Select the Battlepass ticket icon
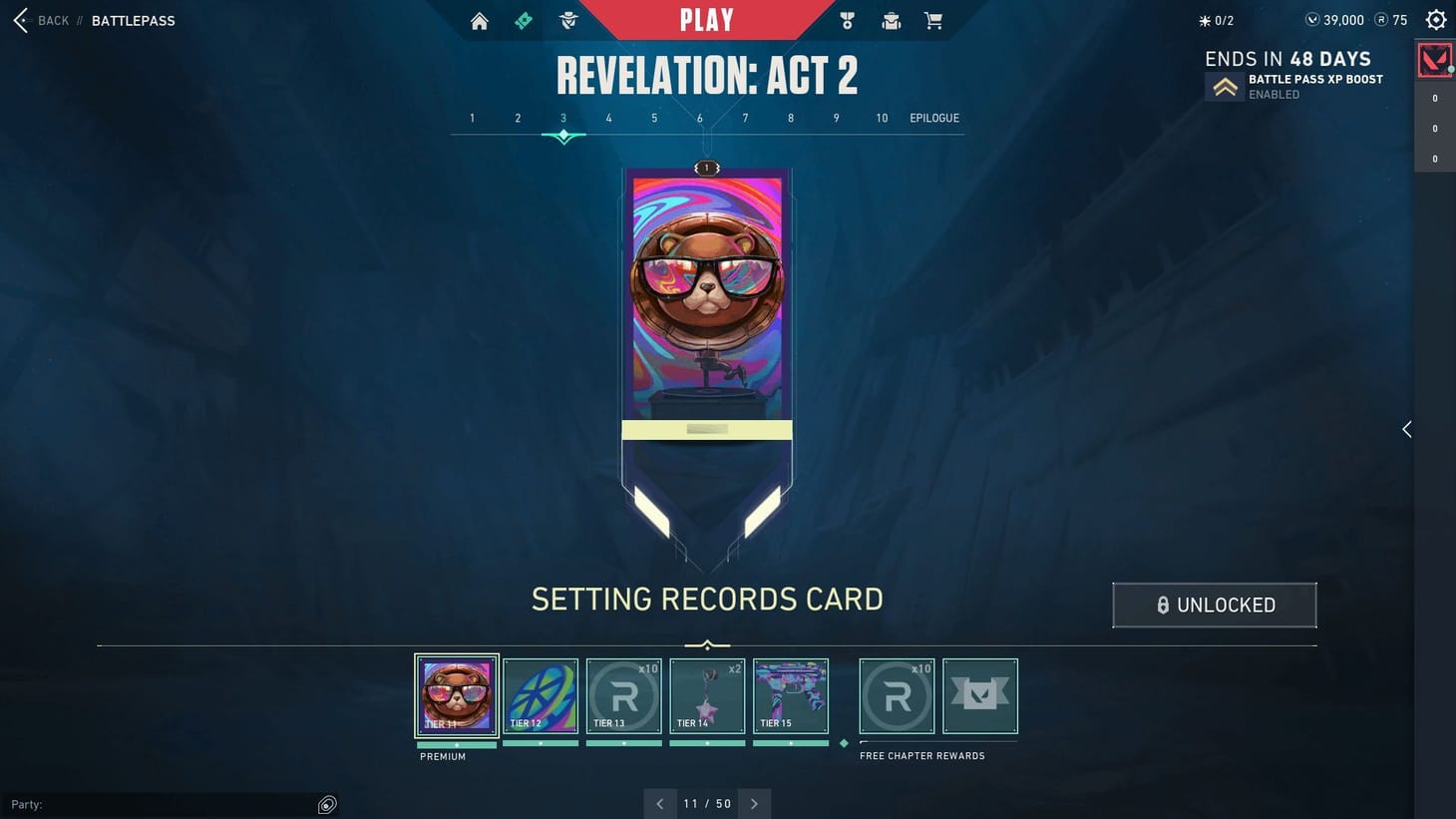 (x=524, y=20)
